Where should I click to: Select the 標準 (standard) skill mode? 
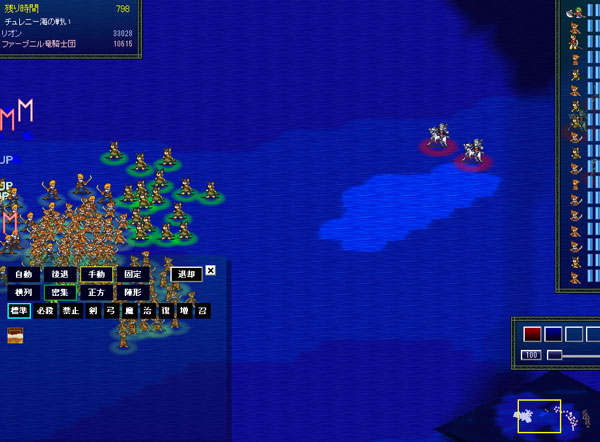19,311
